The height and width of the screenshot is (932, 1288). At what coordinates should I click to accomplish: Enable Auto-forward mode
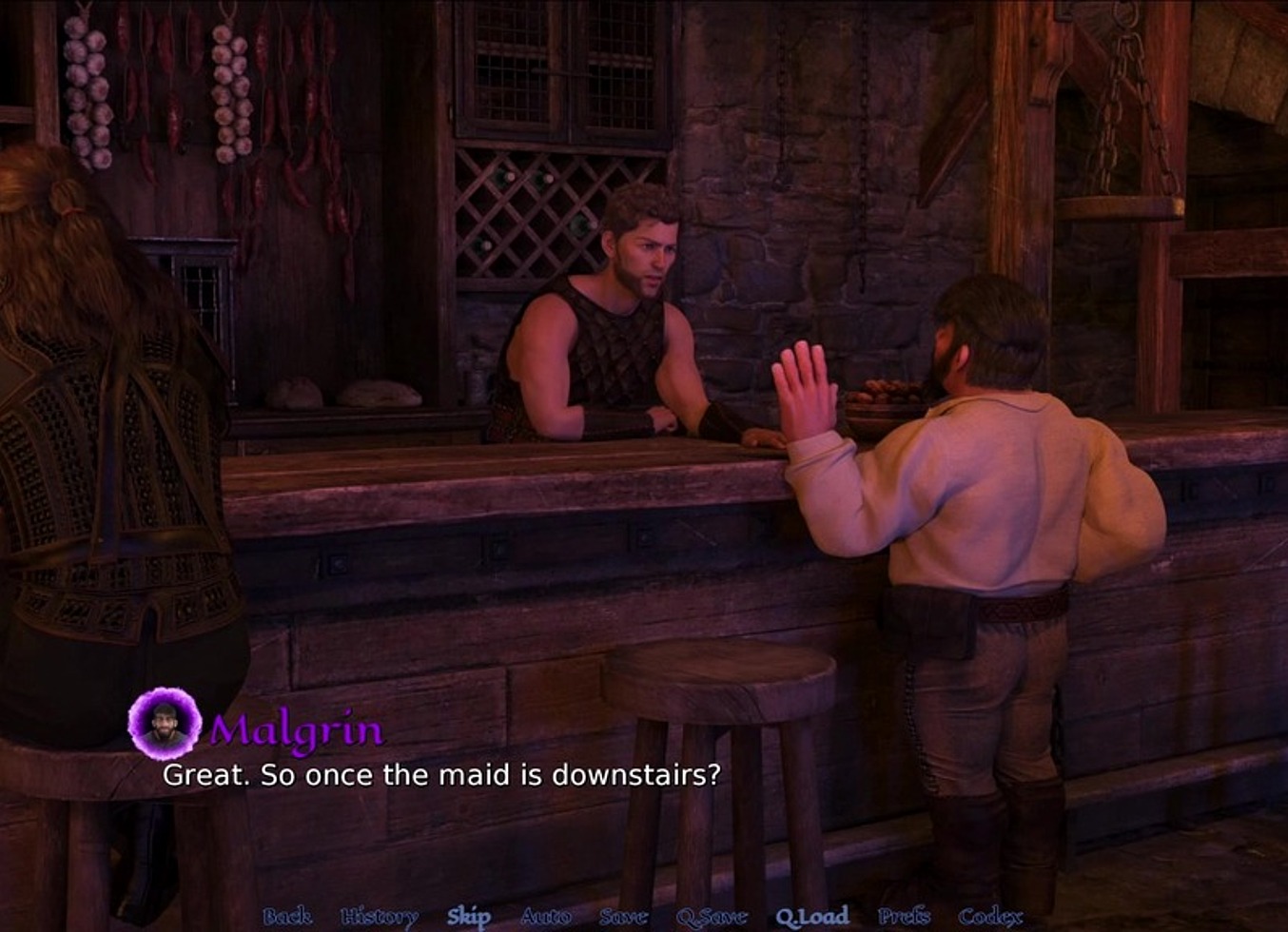(544, 918)
